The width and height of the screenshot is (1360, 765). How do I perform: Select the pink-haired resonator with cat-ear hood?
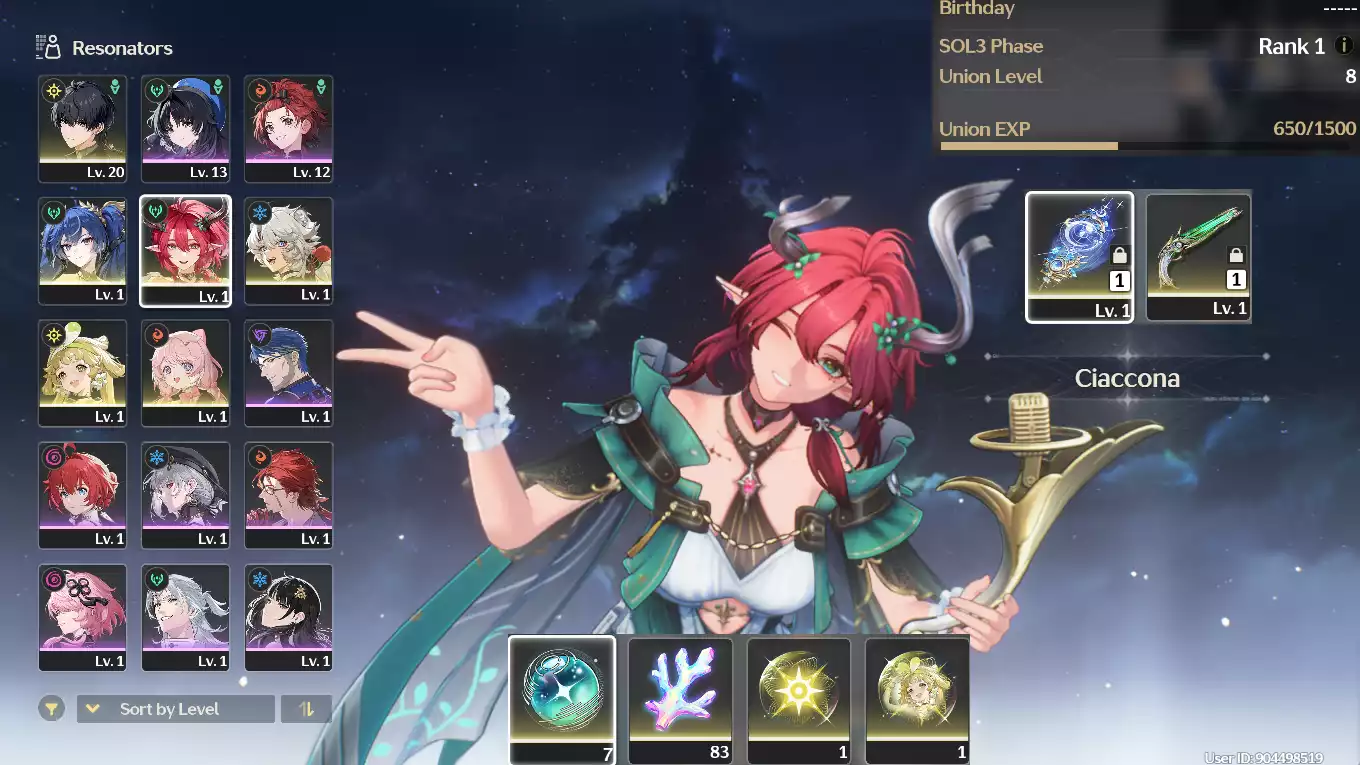[x=186, y=372]
